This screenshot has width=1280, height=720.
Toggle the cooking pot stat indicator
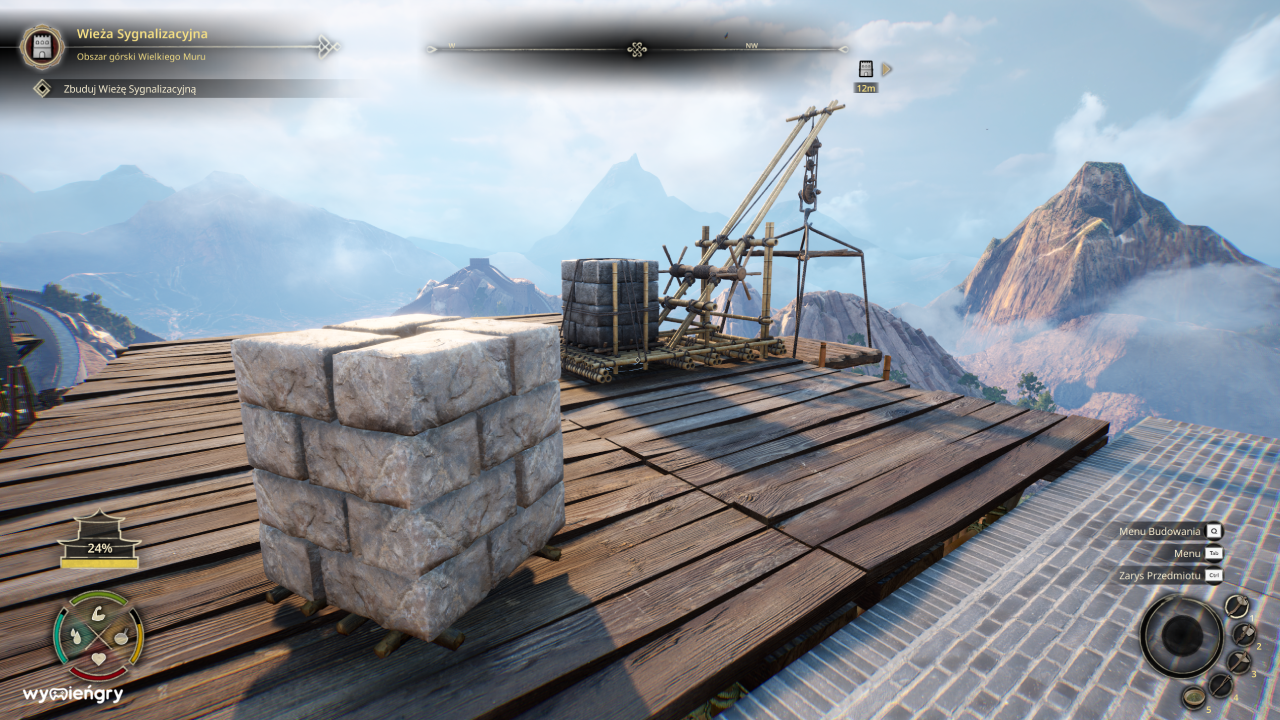(123, 637)
